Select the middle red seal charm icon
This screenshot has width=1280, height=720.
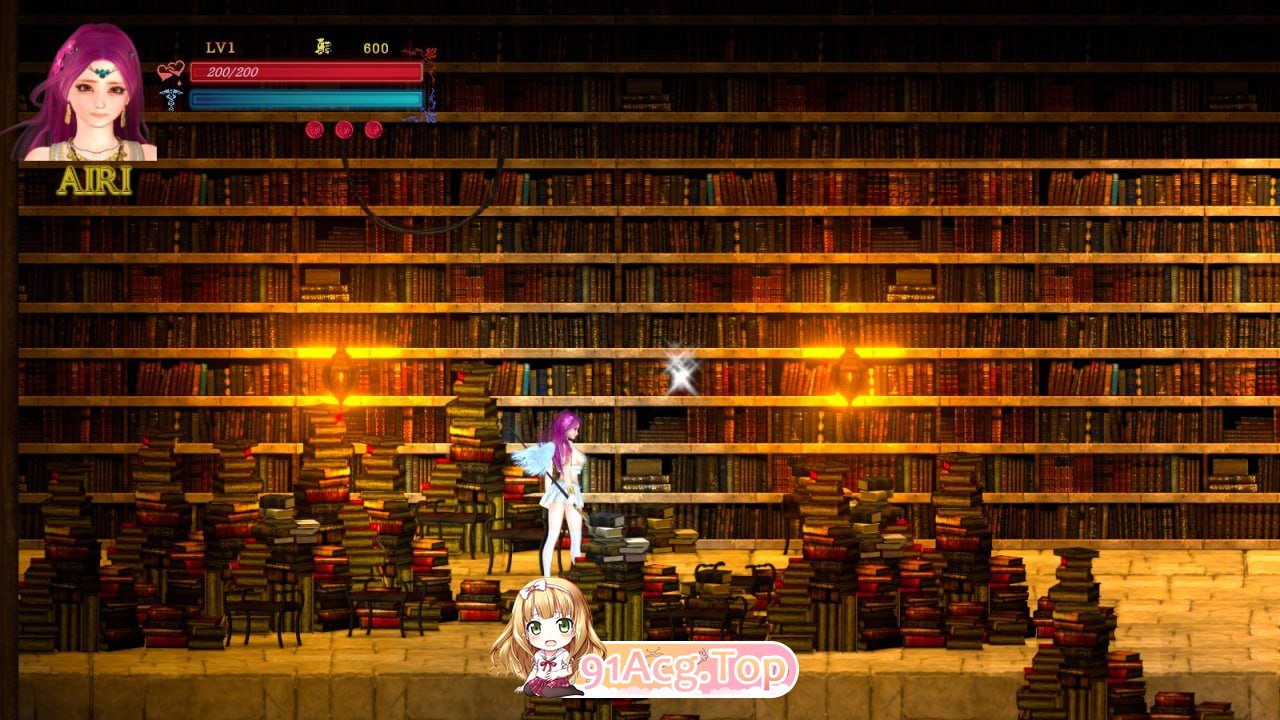point(344,131)
